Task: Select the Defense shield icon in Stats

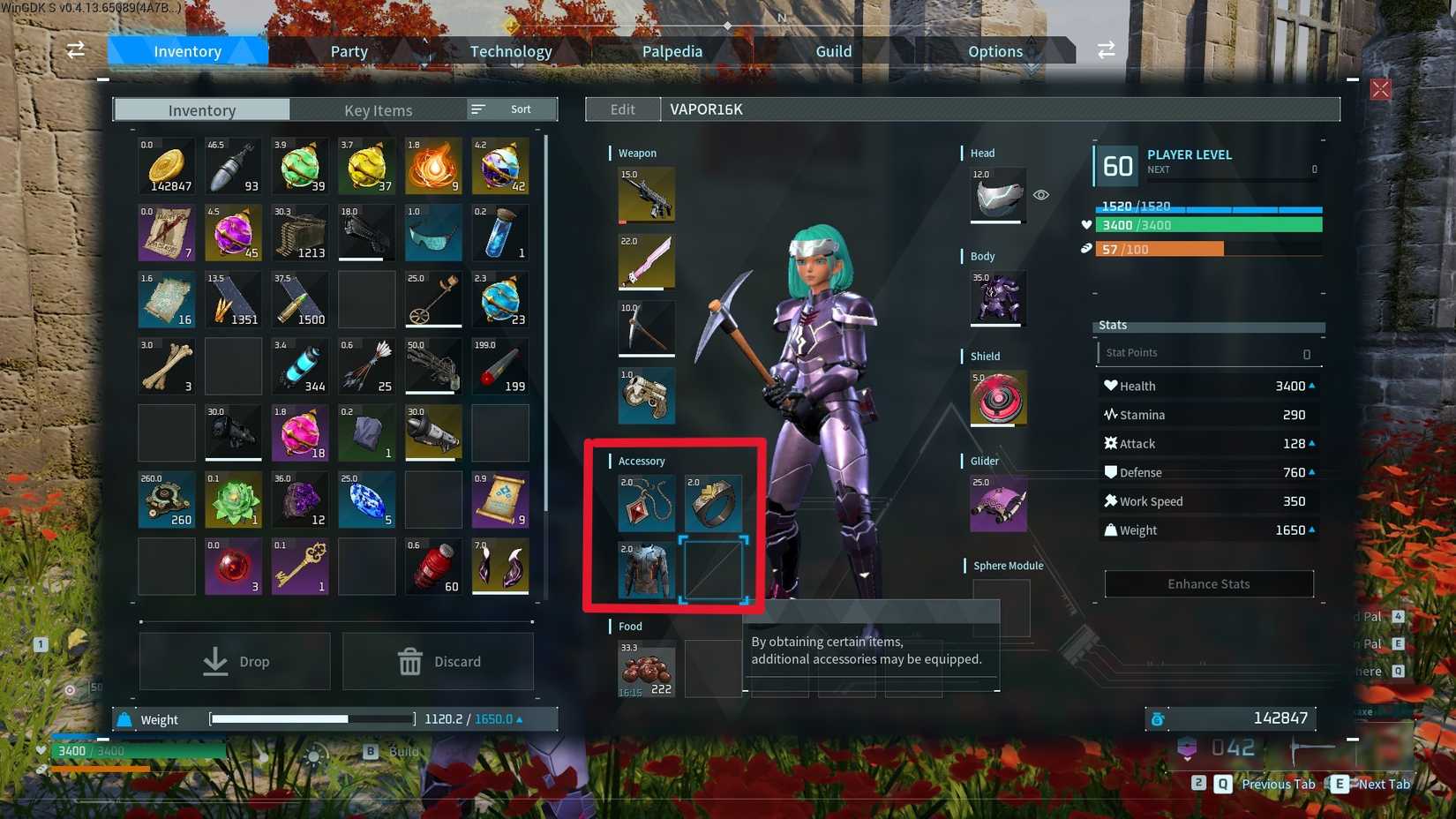Action: (1111, 471)
